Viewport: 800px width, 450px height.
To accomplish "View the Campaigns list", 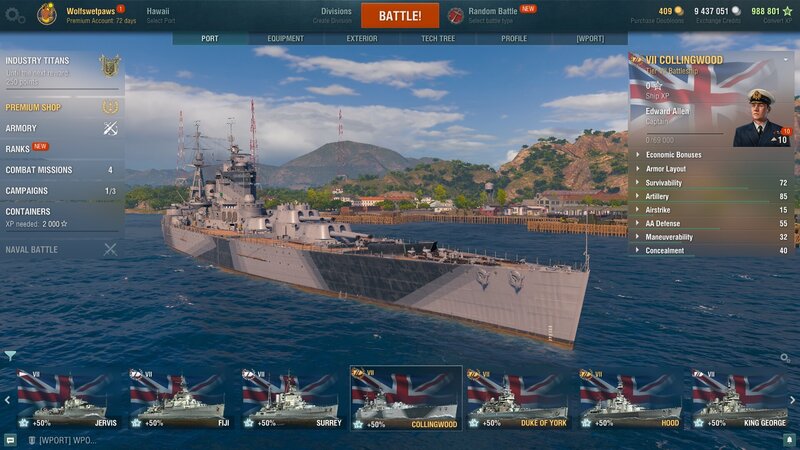I will click(x=28, y=191).
